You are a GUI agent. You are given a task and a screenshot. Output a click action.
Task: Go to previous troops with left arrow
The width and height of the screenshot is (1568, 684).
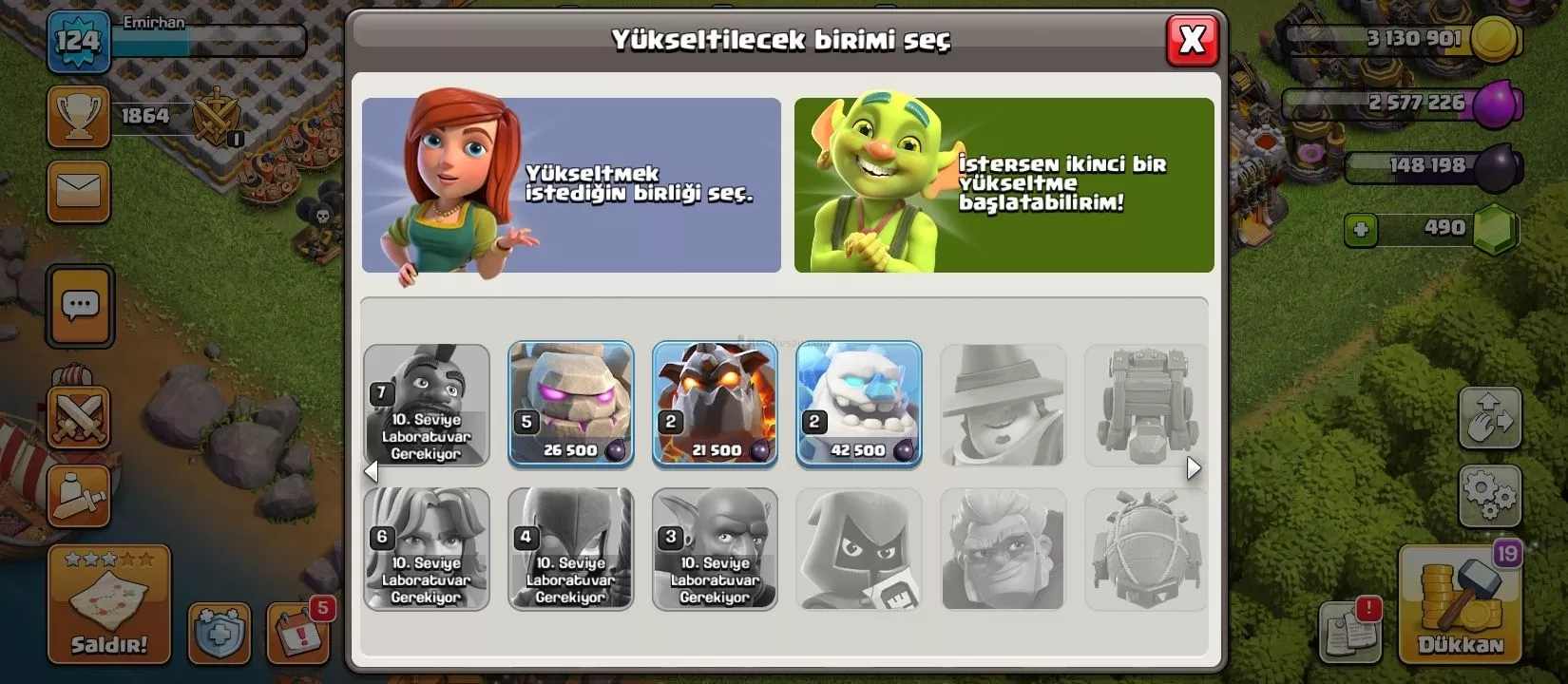[x=371, y=470]
